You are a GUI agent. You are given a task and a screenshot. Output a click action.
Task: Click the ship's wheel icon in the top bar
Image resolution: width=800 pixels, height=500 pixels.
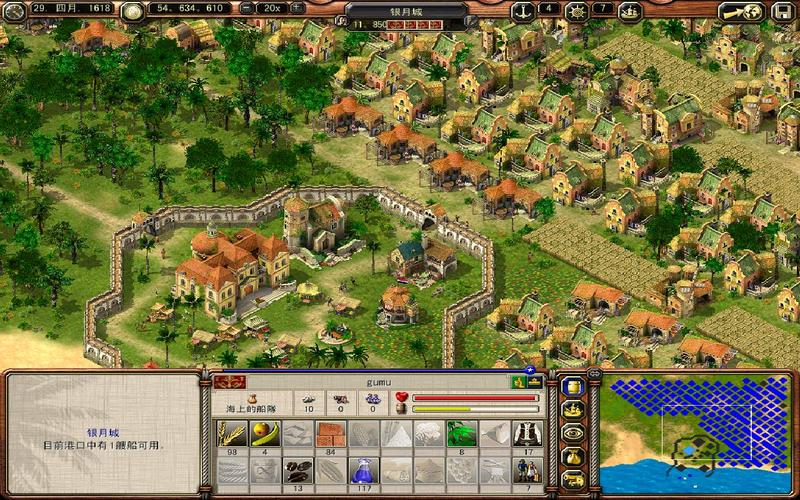point(576,11)
